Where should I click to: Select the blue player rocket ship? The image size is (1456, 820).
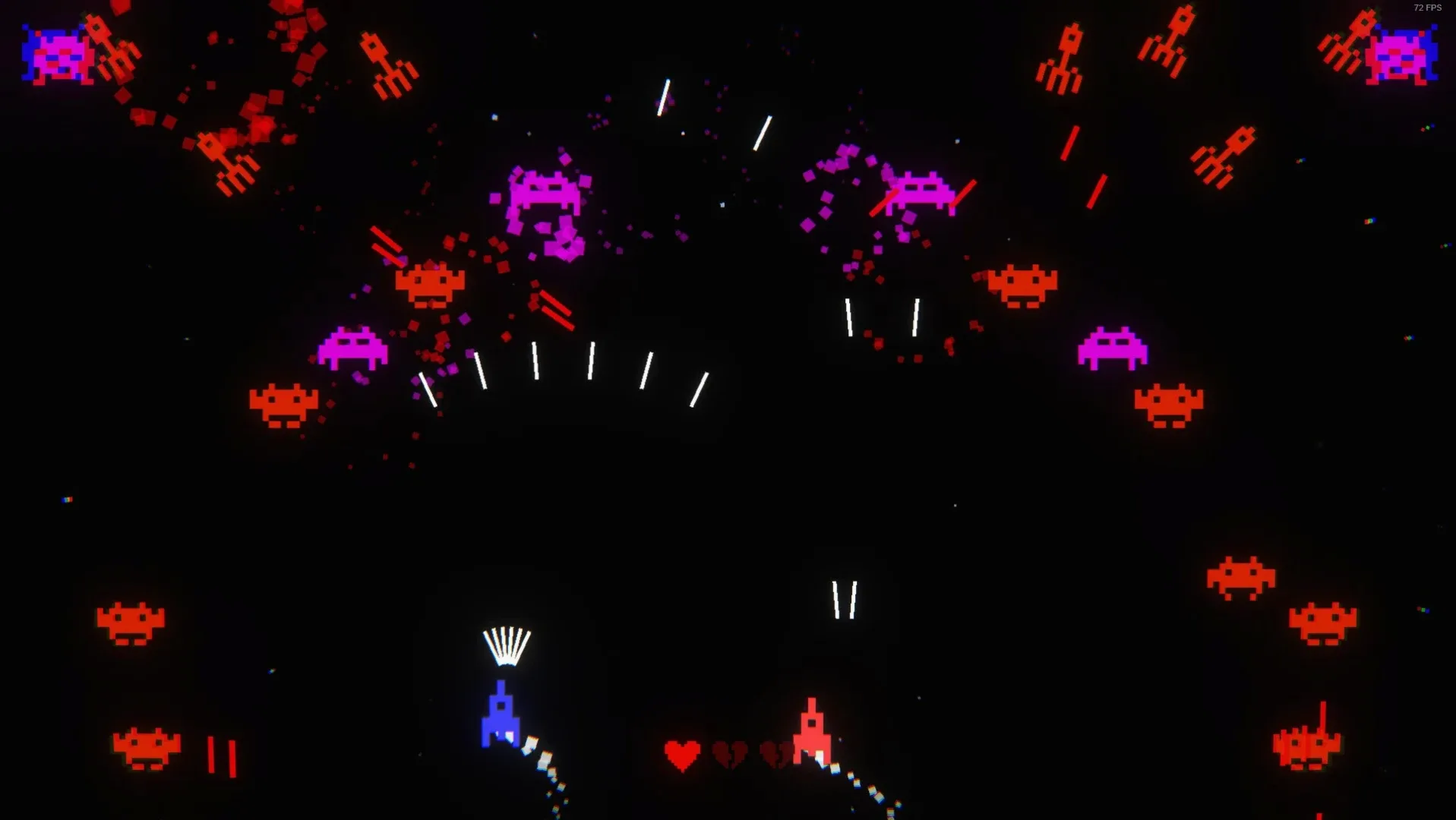tap(501, 717)
